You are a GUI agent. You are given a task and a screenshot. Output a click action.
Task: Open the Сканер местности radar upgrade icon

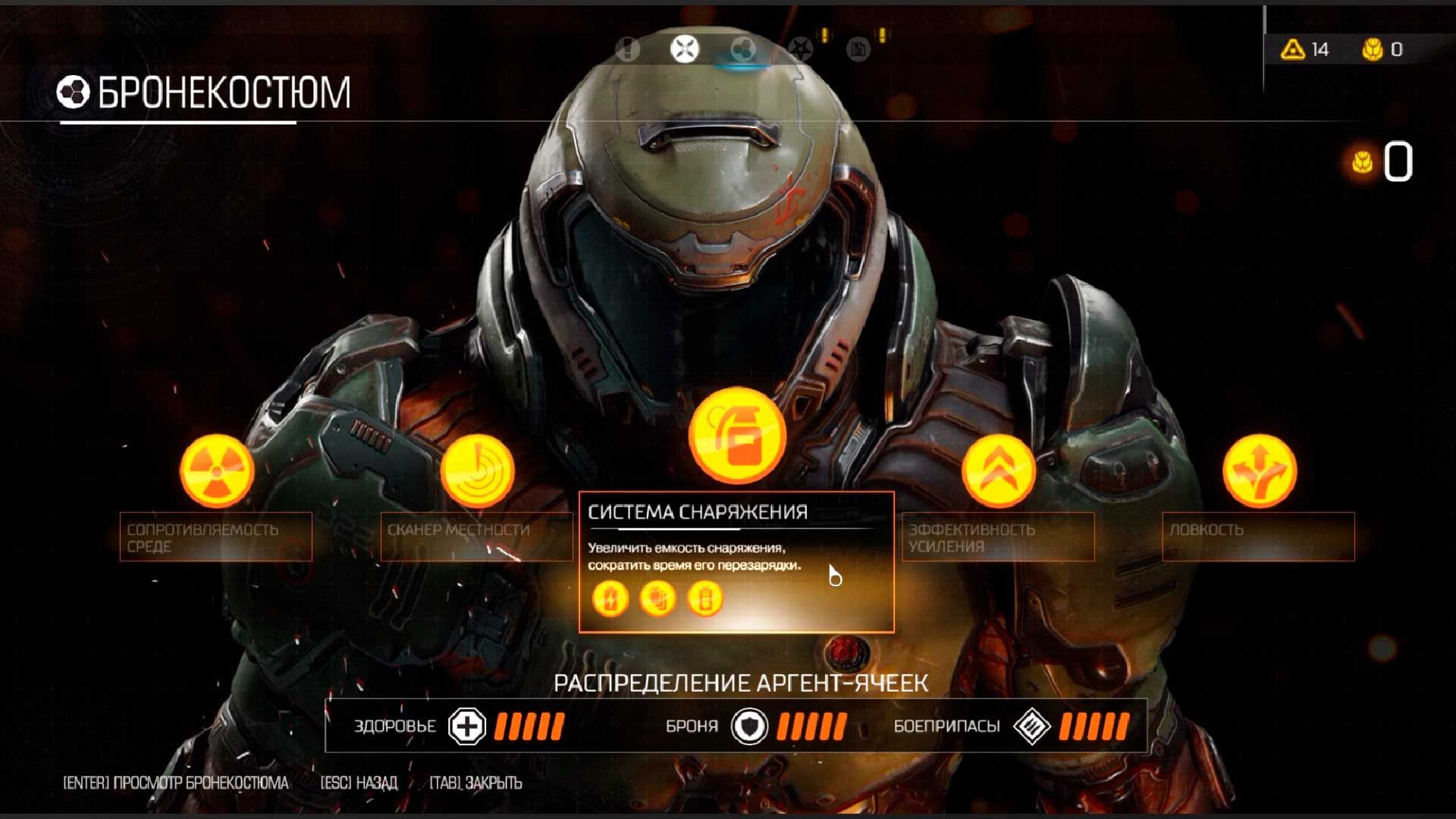pyautogui.click(x=482, y=470)
